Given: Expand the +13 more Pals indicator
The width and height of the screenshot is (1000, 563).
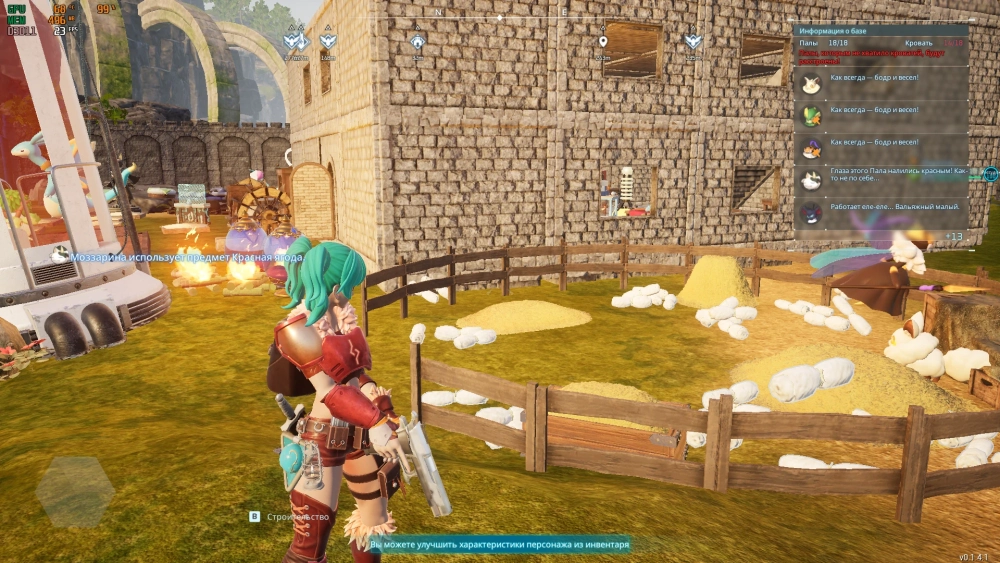Looking at the screenshot, I should [953, 236].
